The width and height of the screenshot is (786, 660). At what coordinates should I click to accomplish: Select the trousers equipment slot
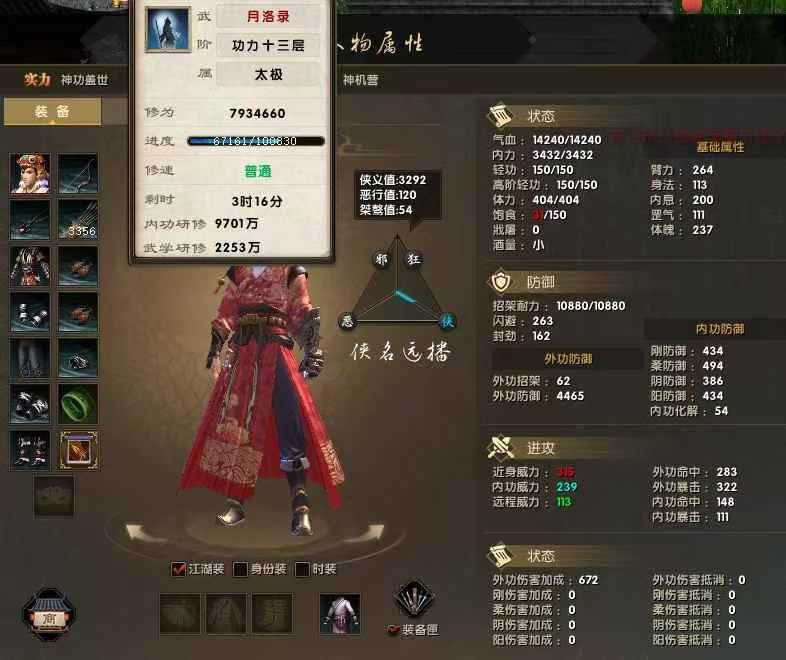[30, 358]
